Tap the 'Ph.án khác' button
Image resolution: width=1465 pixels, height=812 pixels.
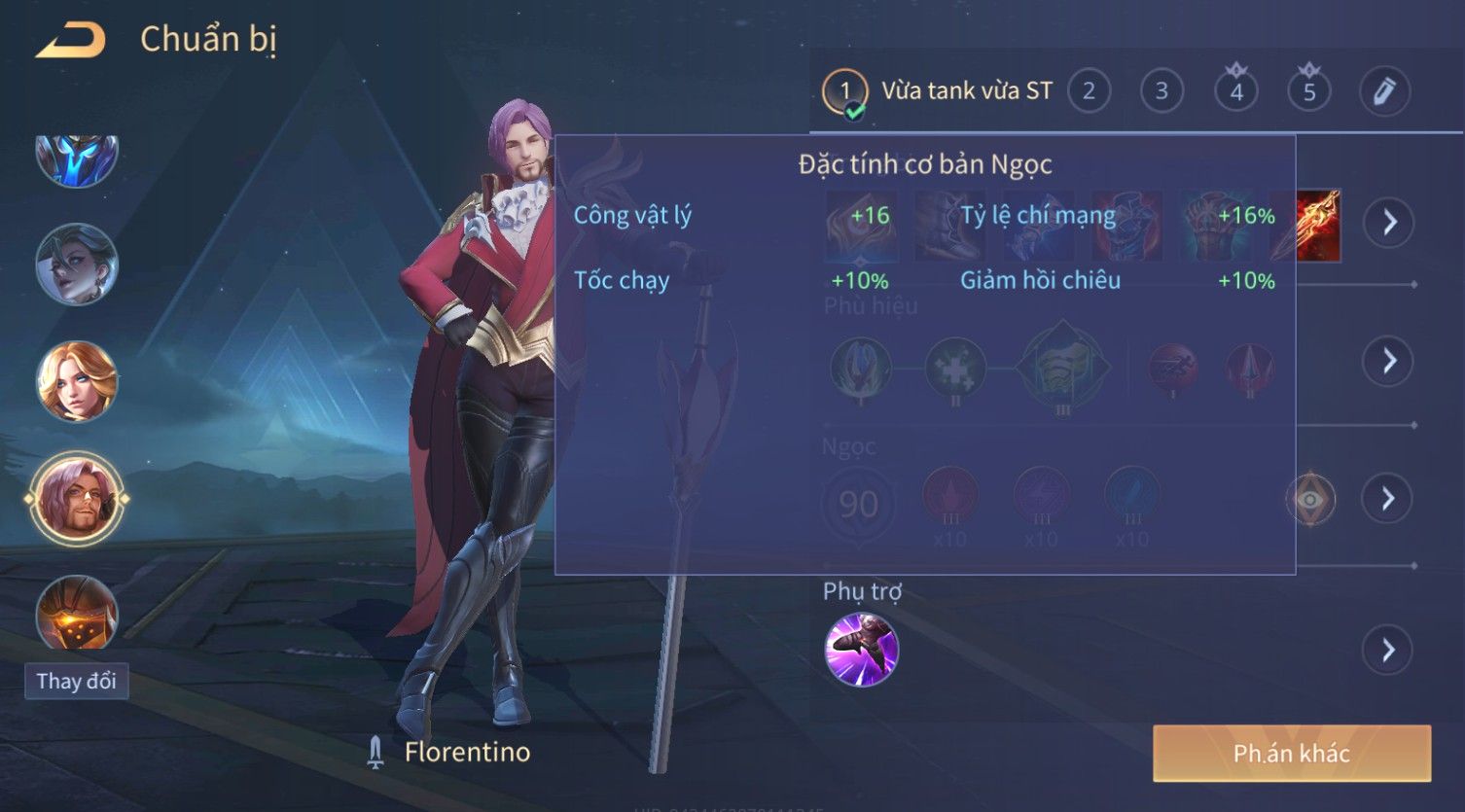(x=1291, y=754)
